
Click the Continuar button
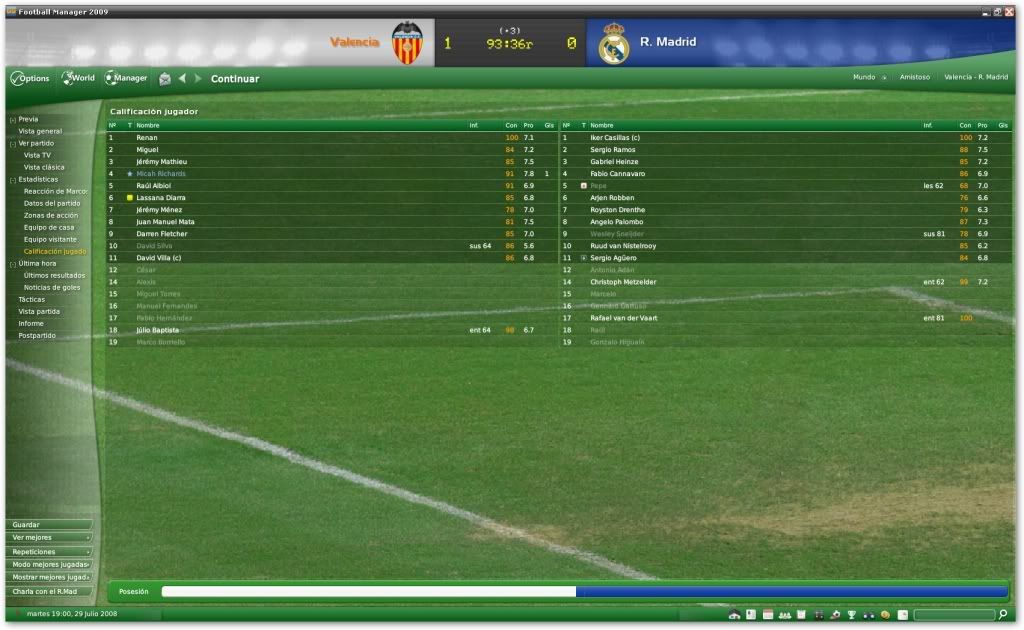pos(235,79)
